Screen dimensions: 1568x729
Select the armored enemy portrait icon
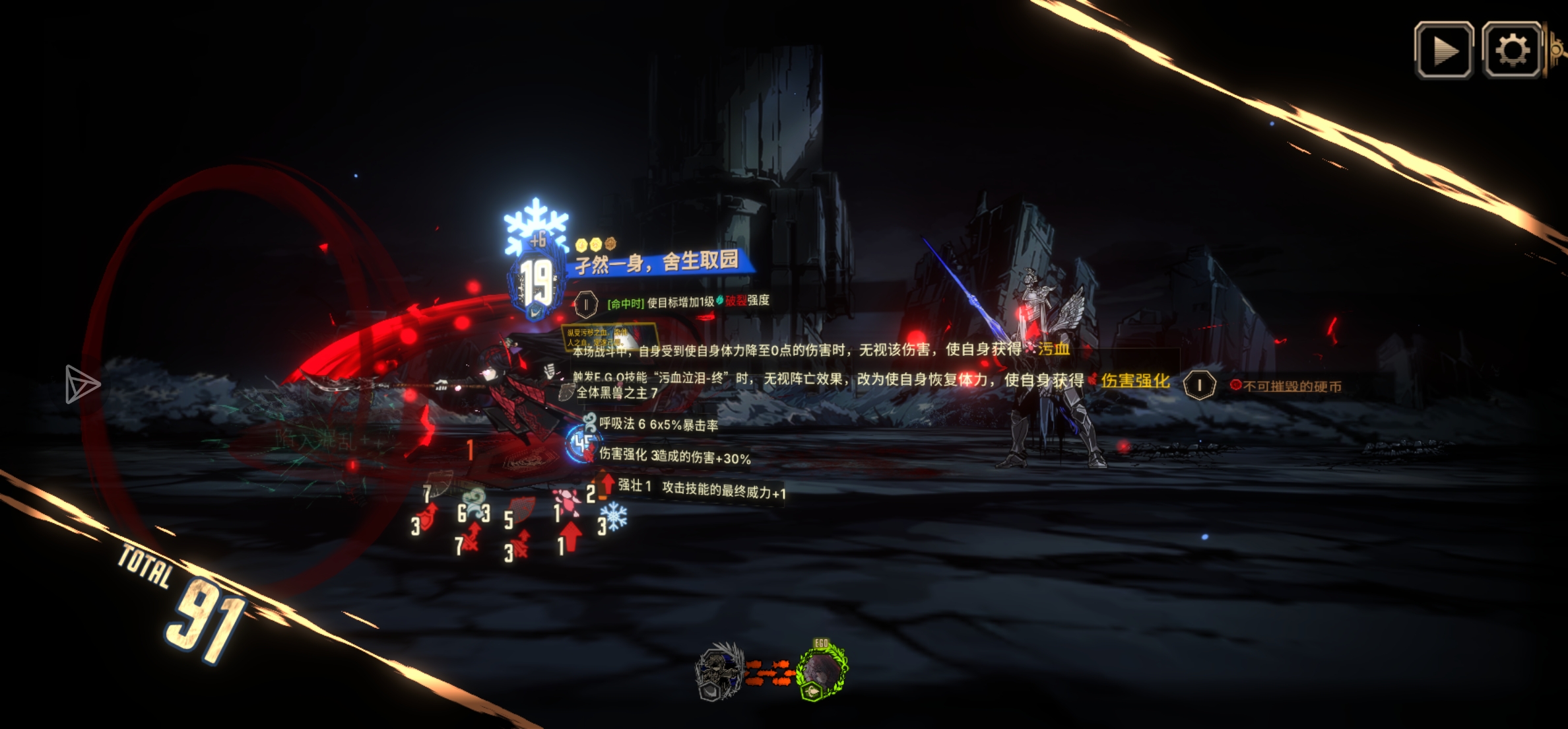tap(719, 672)
